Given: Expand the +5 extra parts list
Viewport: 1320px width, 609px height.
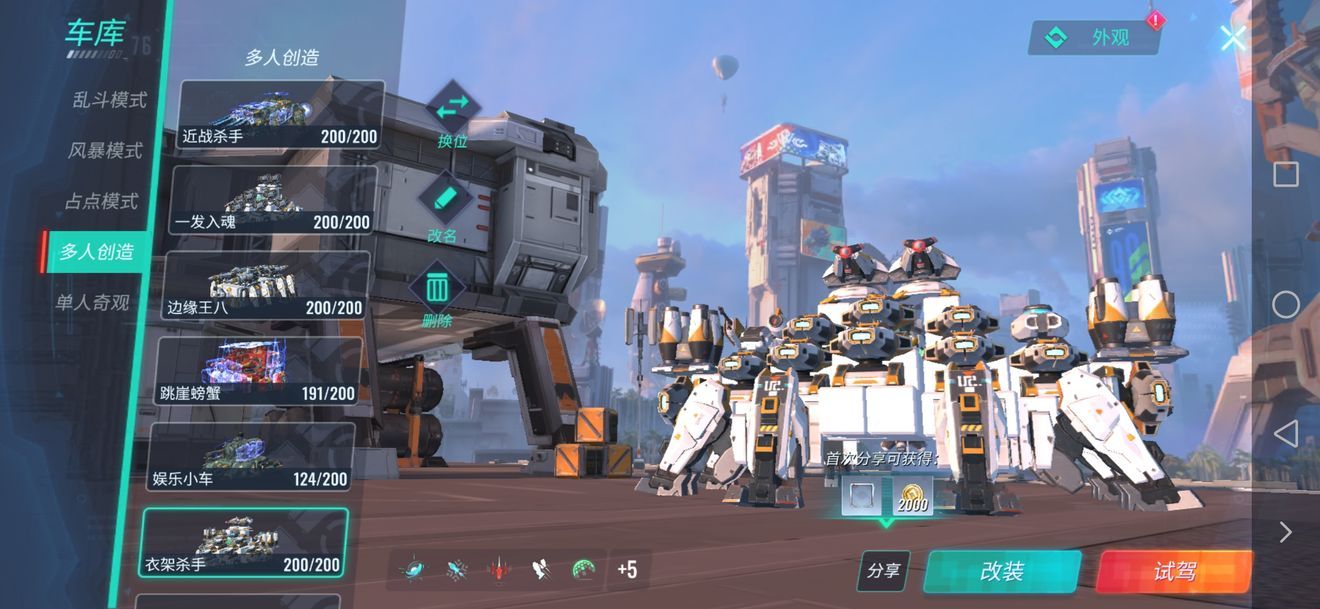Looking at the screenshot, I should [627, 570].
